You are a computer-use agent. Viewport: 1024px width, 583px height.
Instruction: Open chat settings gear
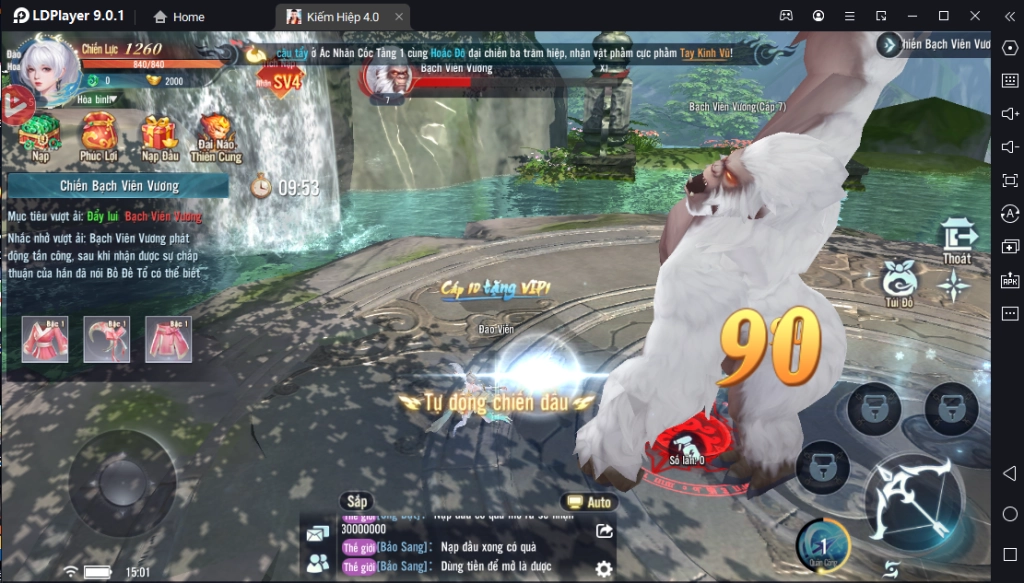coord(603,568)
